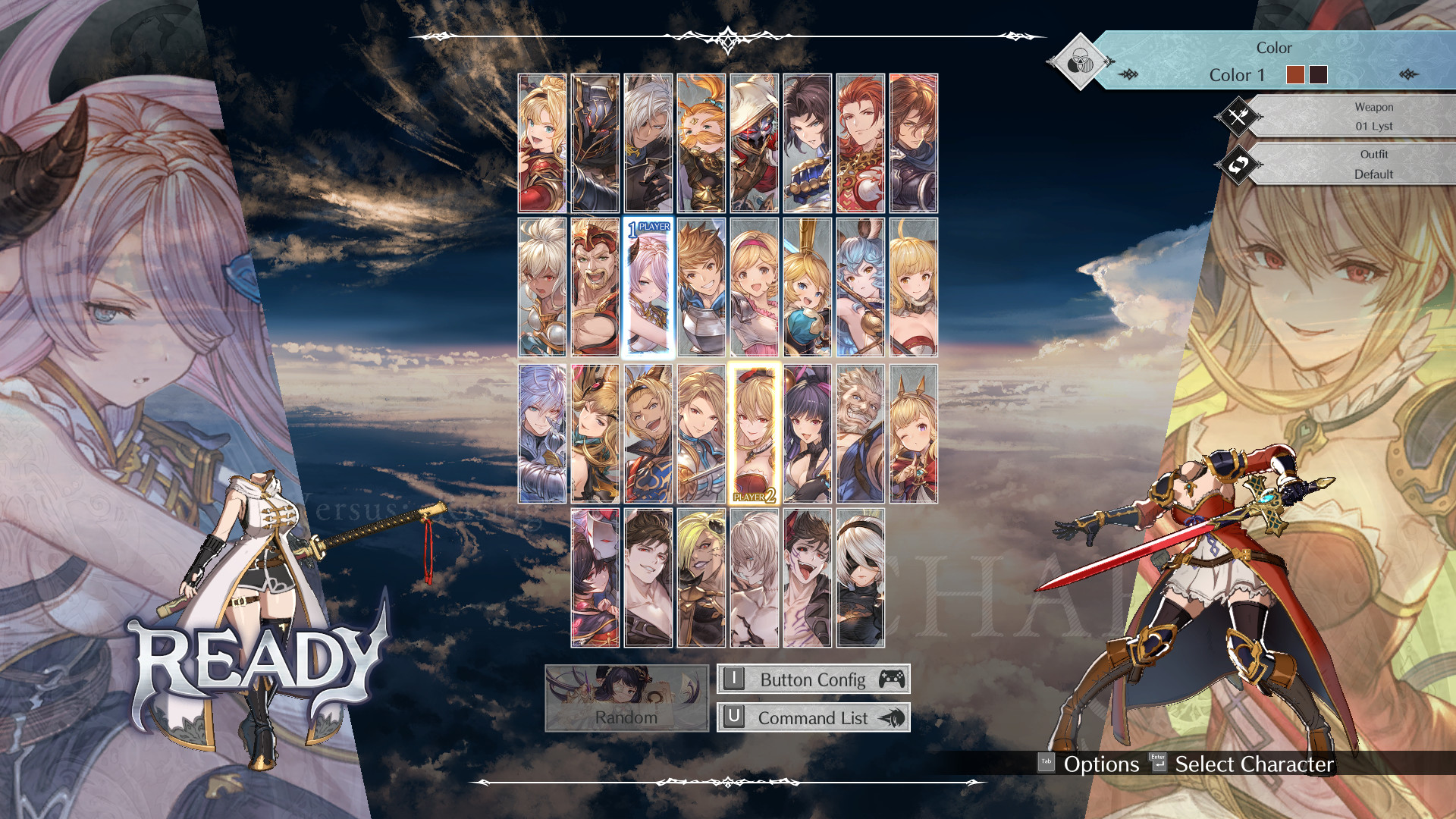Click the Button Config button
This screenshot has width=1456, height=819.
click(812, 679)
